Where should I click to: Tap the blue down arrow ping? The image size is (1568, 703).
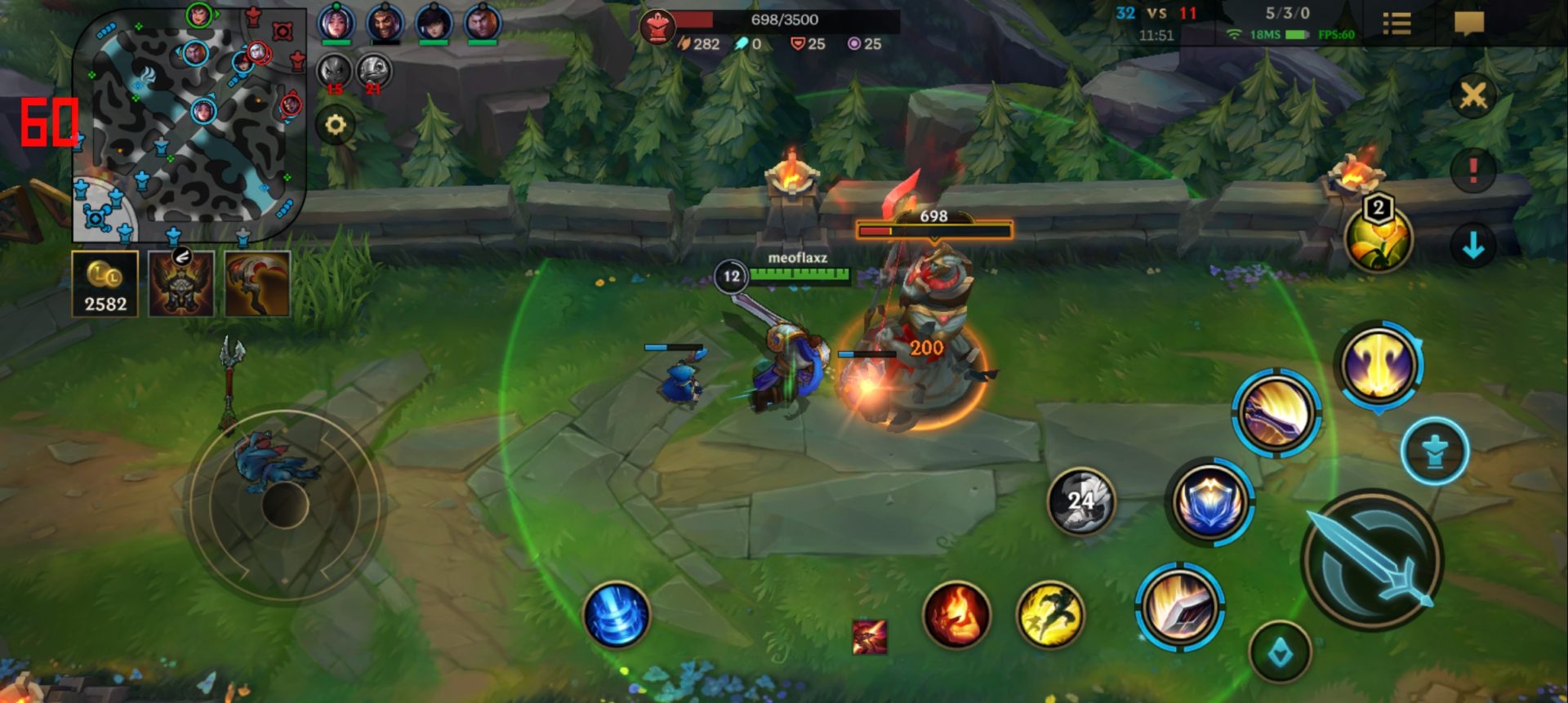[x=1472, y=245]
